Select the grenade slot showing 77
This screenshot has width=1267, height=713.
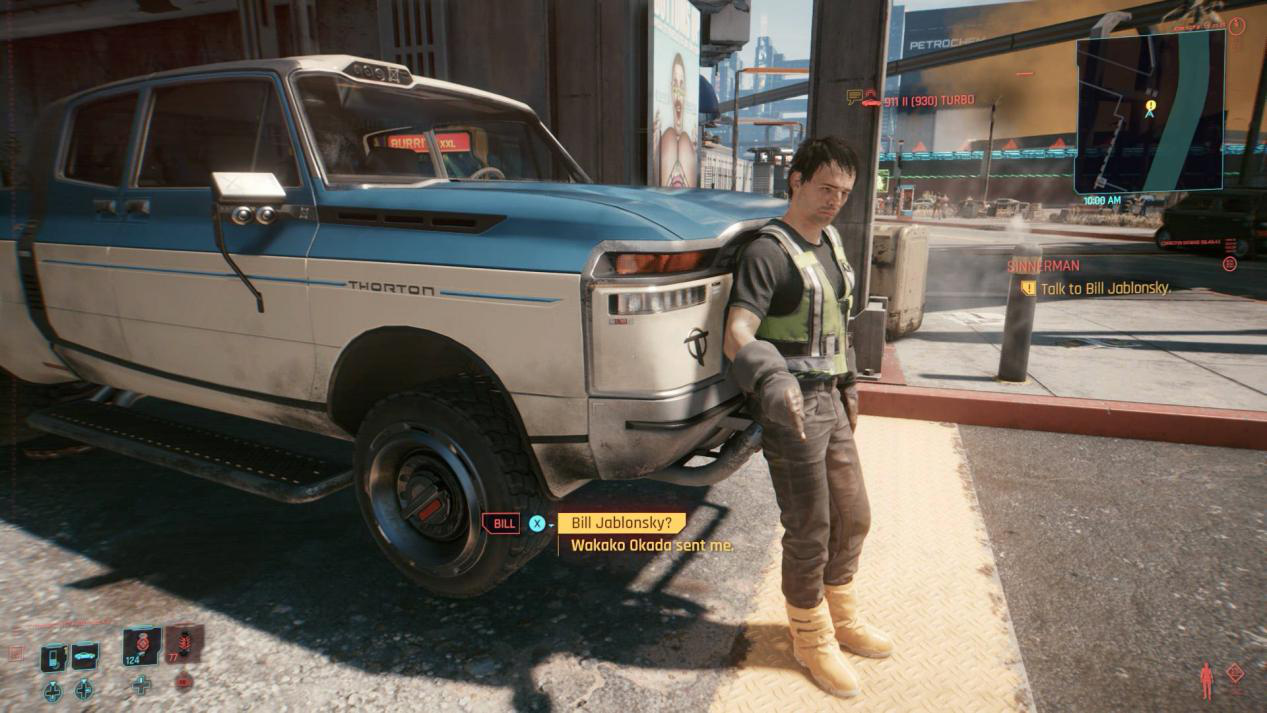(184, 644)
